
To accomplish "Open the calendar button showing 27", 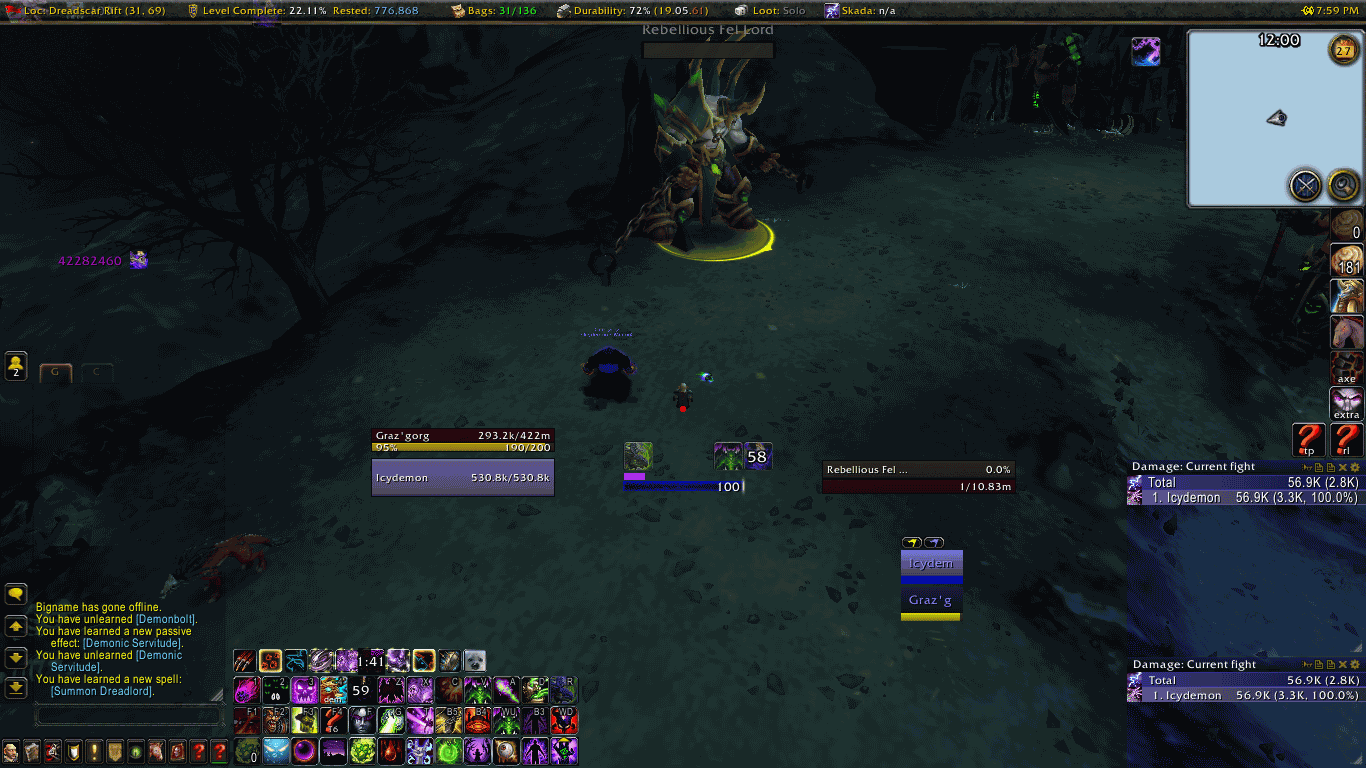I will tap(1343, 49).
